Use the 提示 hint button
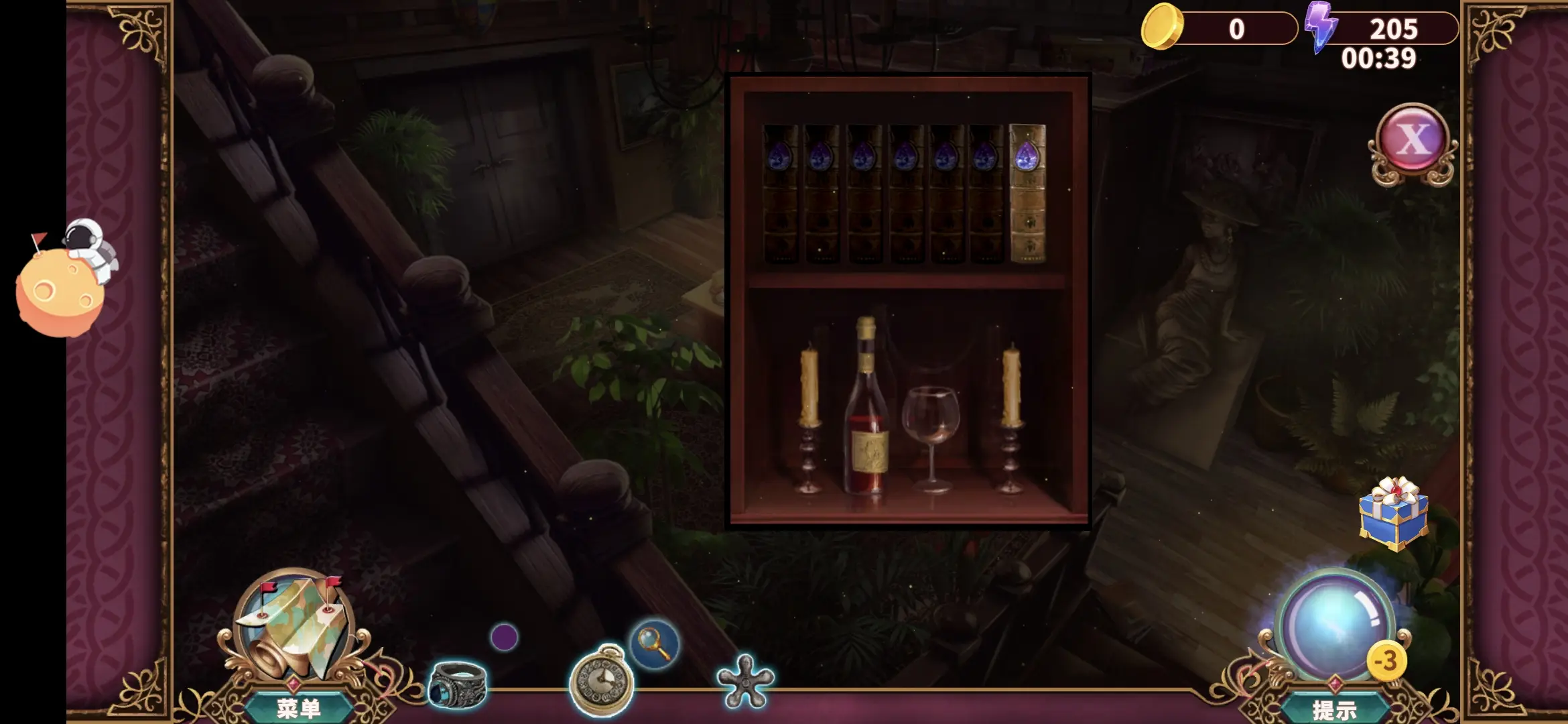This screenshot has width=1568, height=724. click(1333, 709)
